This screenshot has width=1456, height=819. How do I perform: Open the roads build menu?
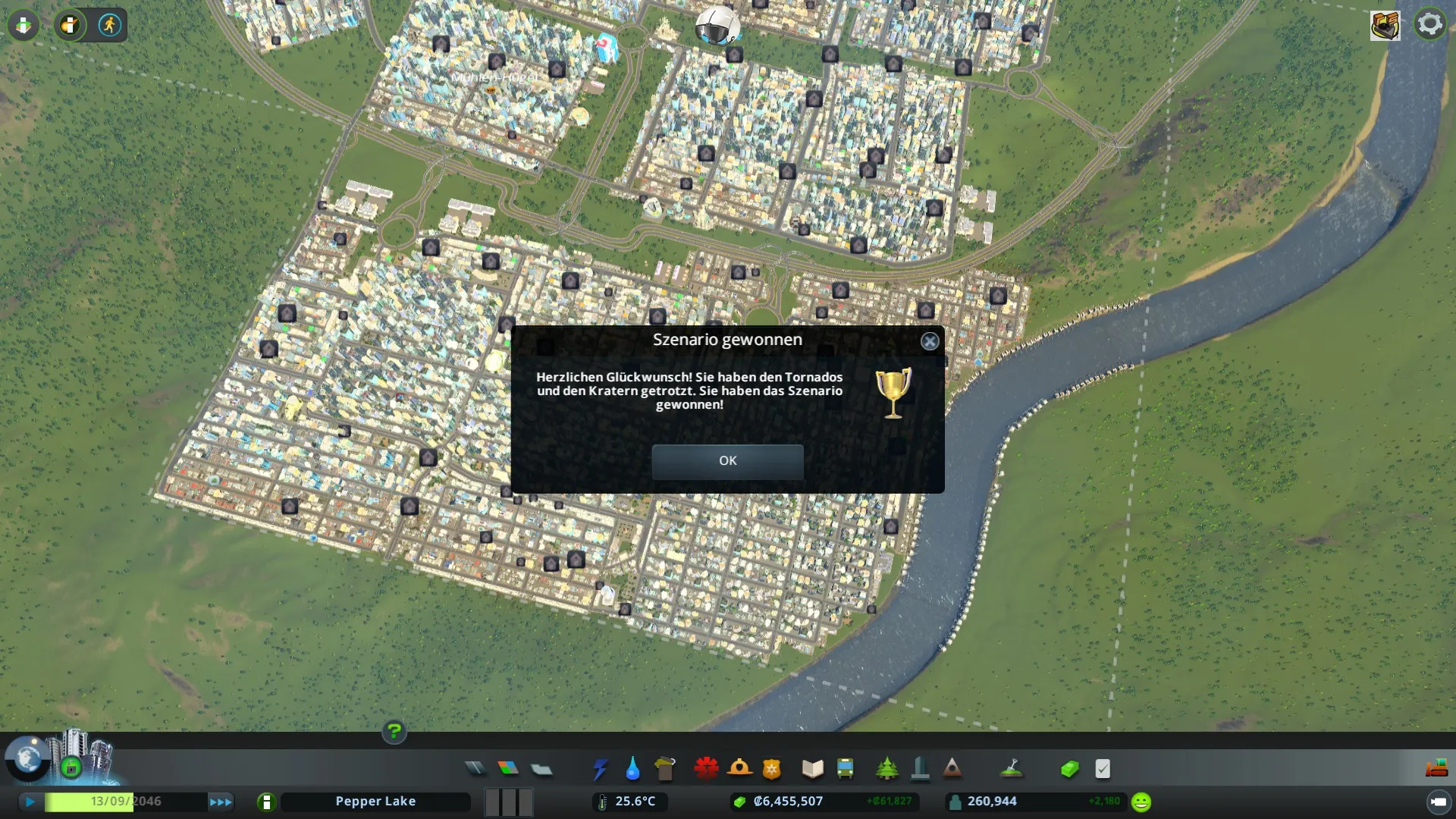click(x=475, y=769)
